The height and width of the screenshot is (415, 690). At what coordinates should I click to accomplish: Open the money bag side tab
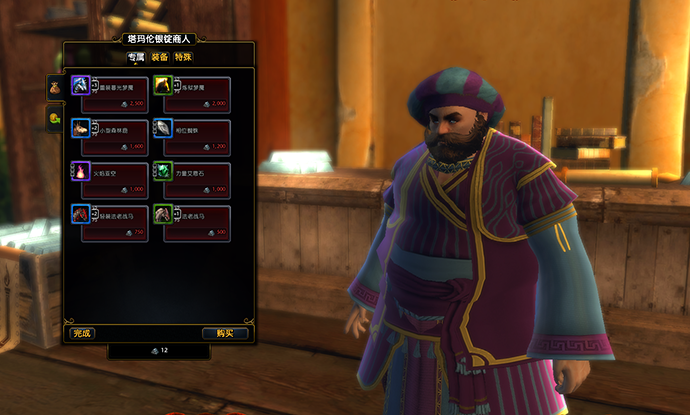(x=54, y=88)
